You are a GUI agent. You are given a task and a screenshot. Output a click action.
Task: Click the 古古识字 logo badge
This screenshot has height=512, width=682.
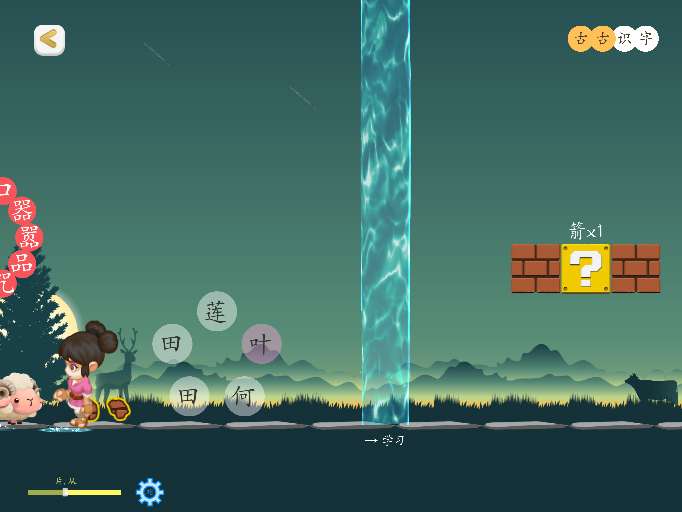tap(613, 38)
